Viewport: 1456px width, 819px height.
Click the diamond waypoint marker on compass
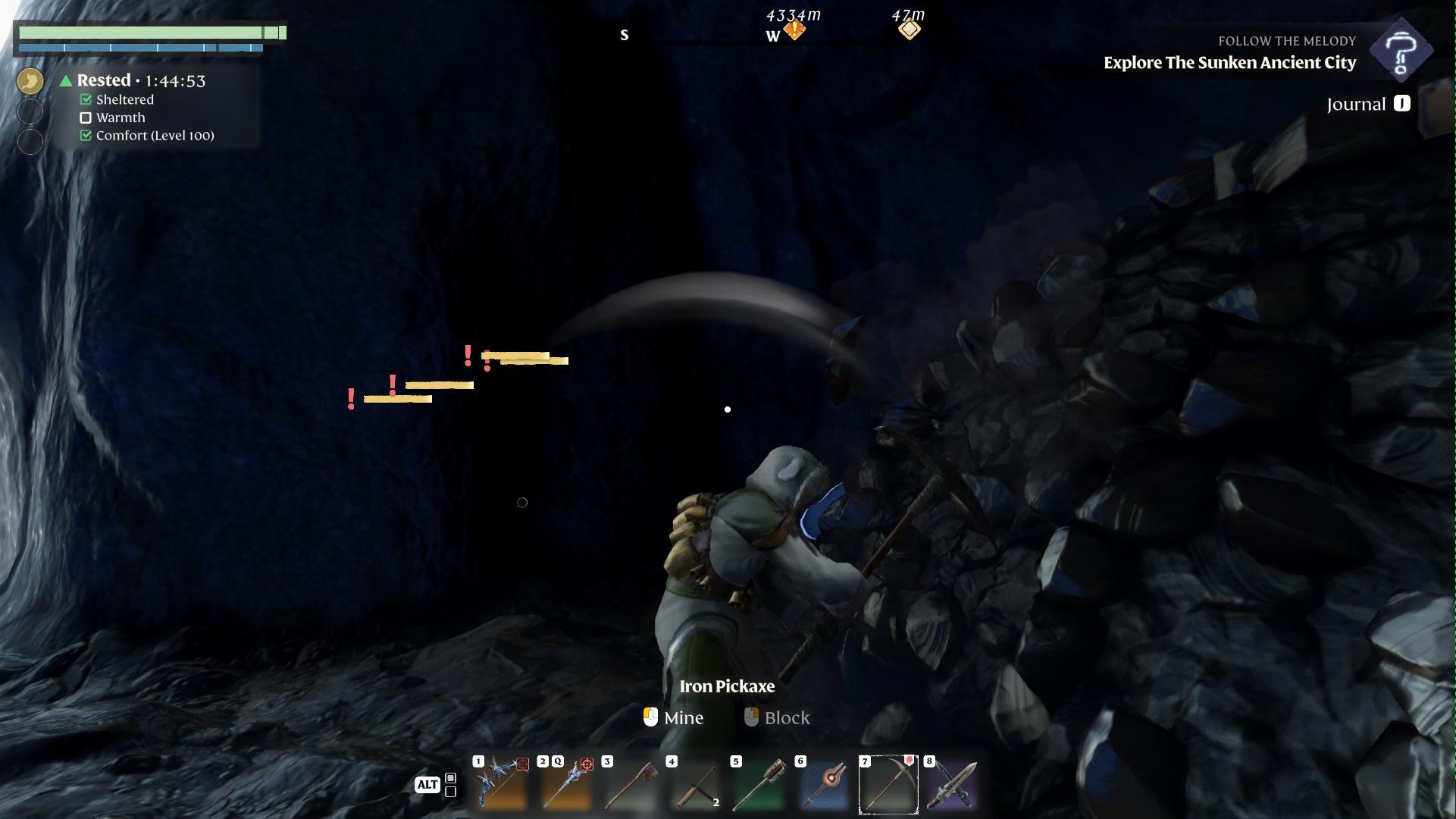[909, 30]
